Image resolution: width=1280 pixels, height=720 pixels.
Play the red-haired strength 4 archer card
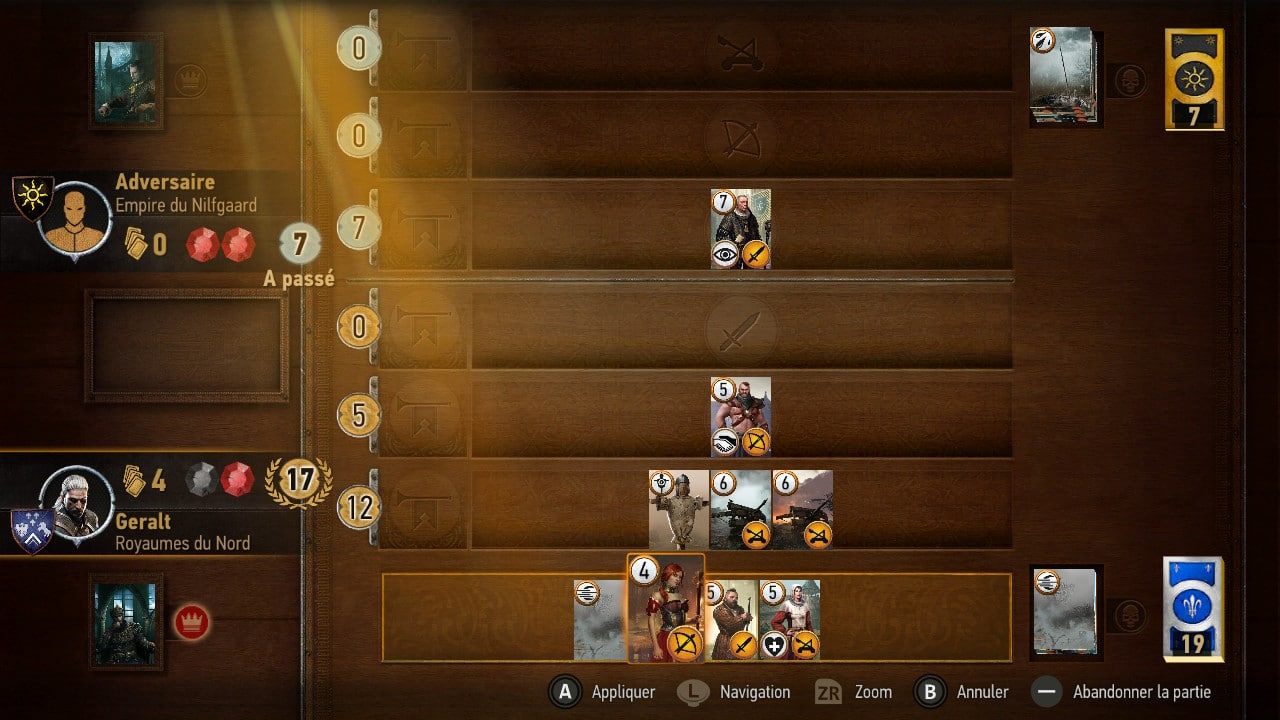coord(665,608)
